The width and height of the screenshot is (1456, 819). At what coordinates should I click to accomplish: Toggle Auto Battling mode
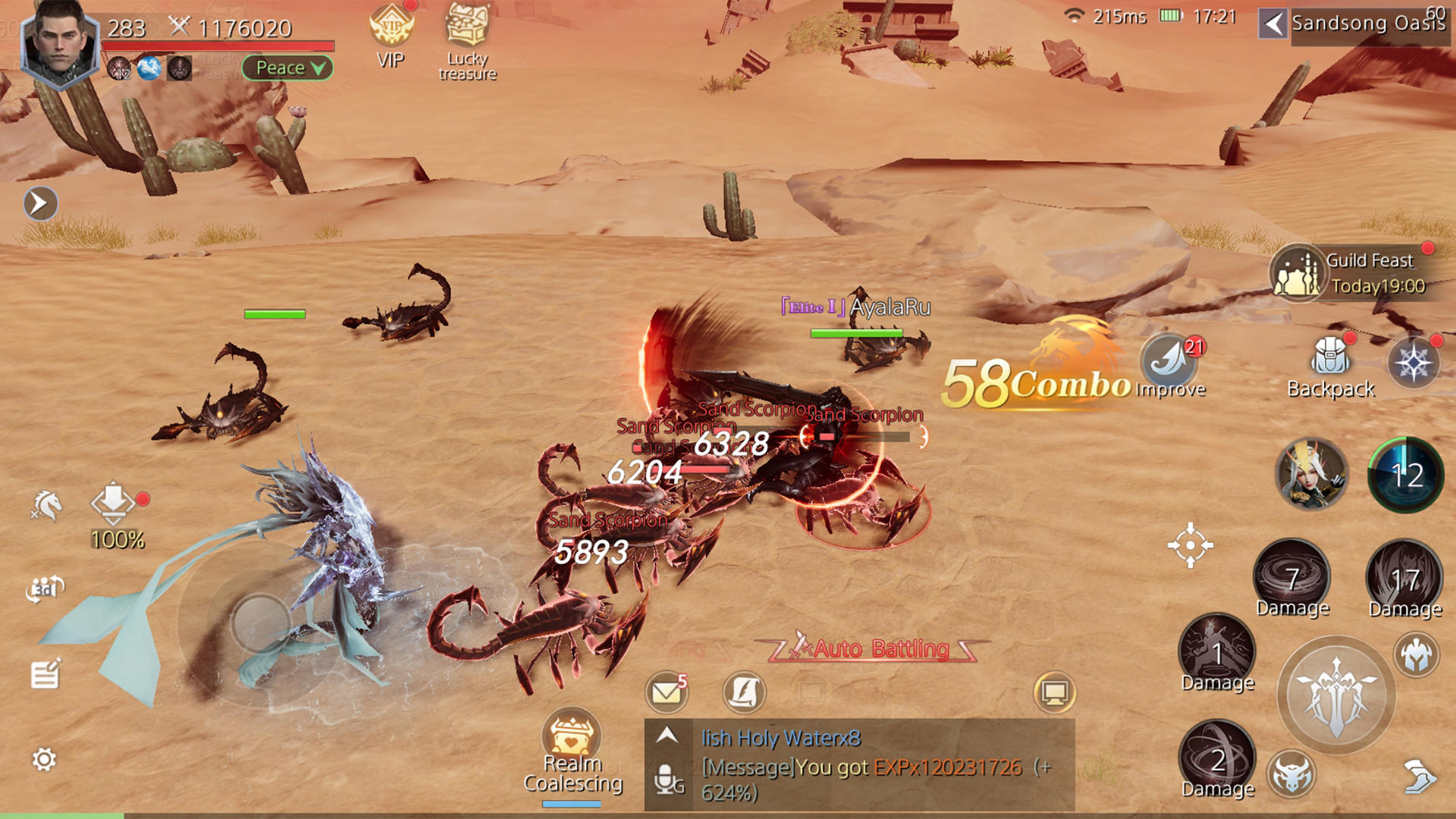(x=880, y=649)
